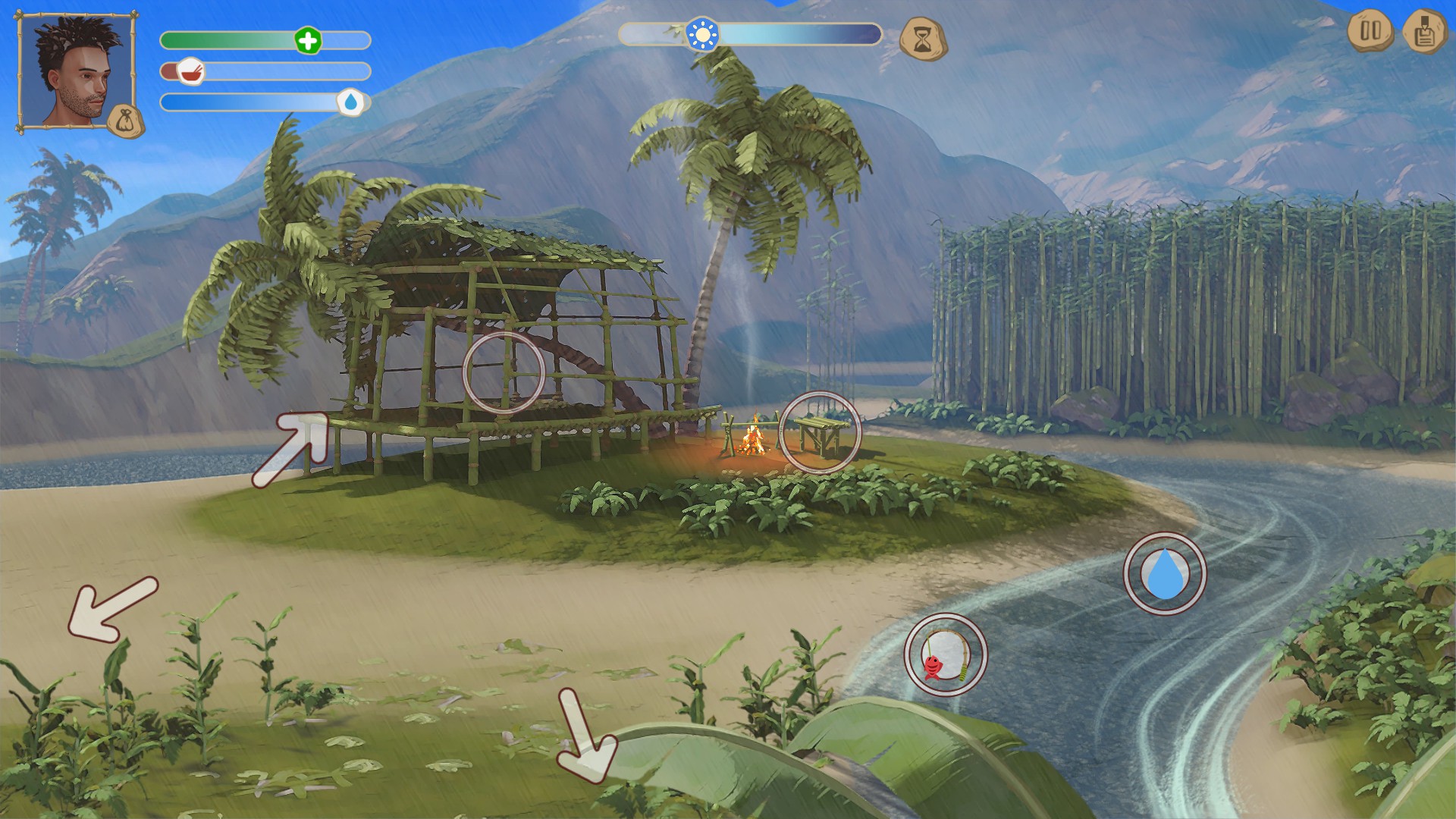
Task: Pause the game
Action: (x=1370, y=32)
